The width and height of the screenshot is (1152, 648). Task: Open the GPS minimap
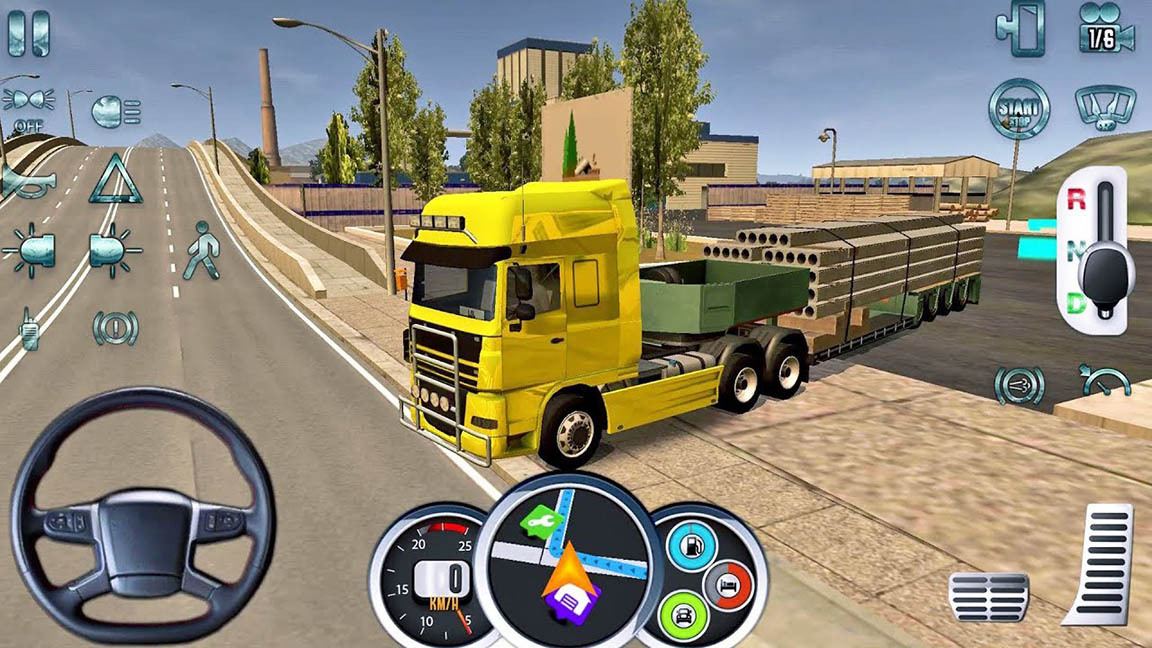point(568,561)
